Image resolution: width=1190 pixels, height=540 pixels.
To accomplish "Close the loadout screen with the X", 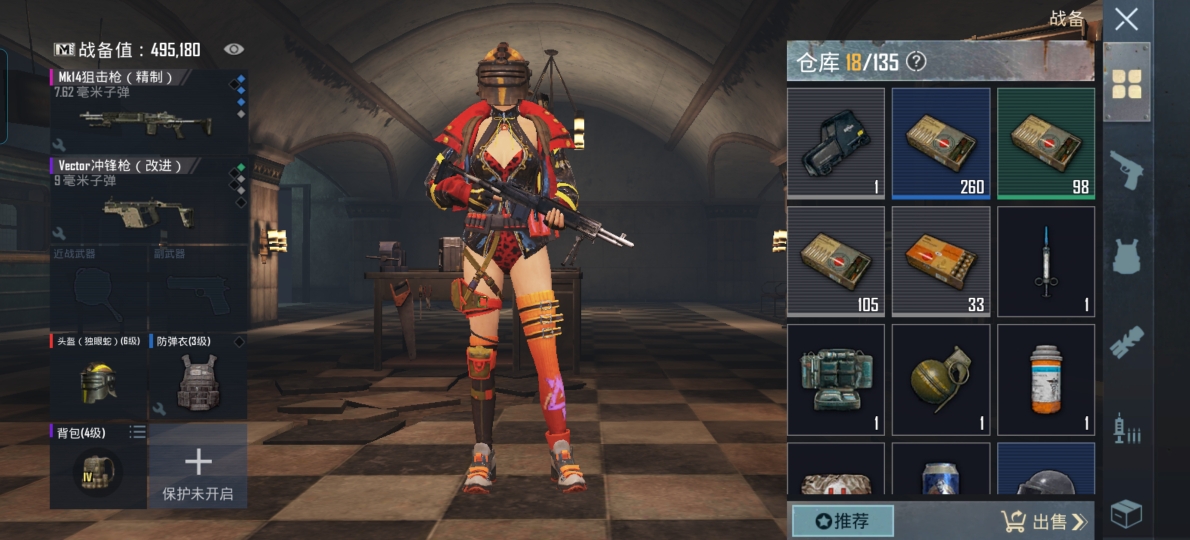I will [1127, 19].
